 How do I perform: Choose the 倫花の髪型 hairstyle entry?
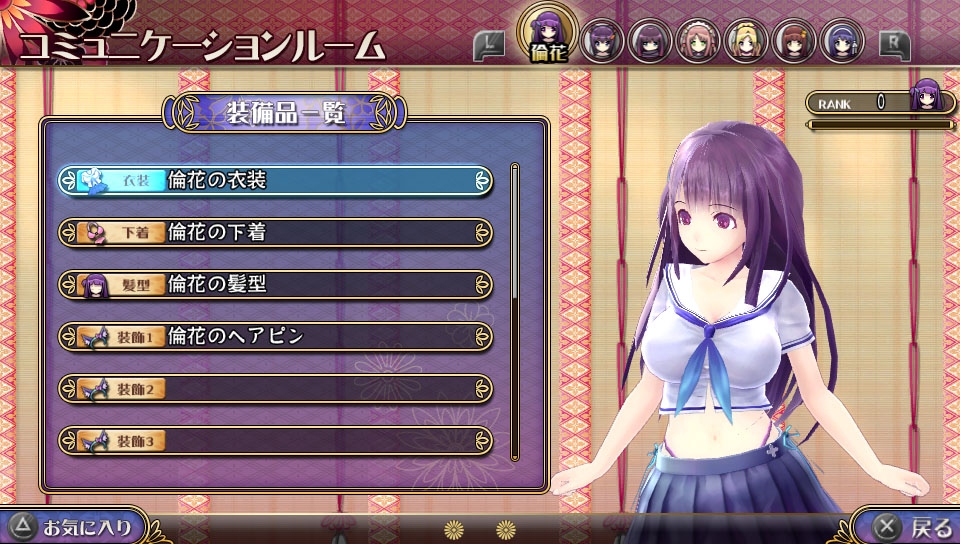click(275, 285)
